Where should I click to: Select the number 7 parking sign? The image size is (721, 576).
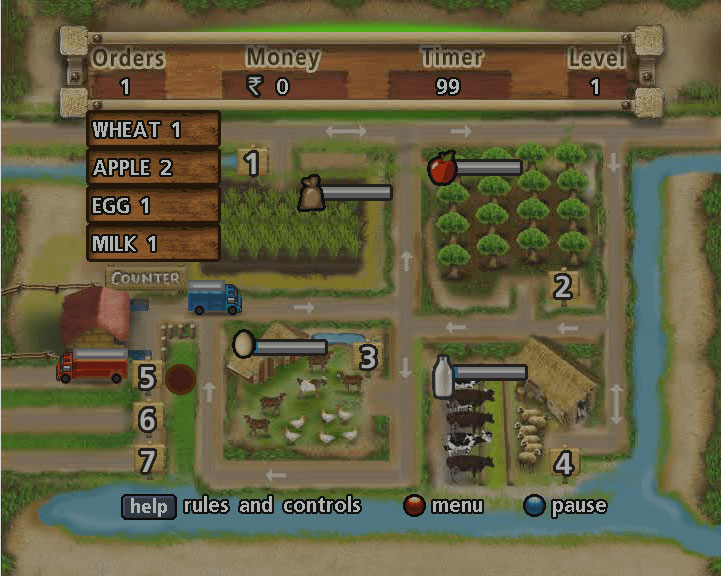pyautogui.click(x=148, y=461)
